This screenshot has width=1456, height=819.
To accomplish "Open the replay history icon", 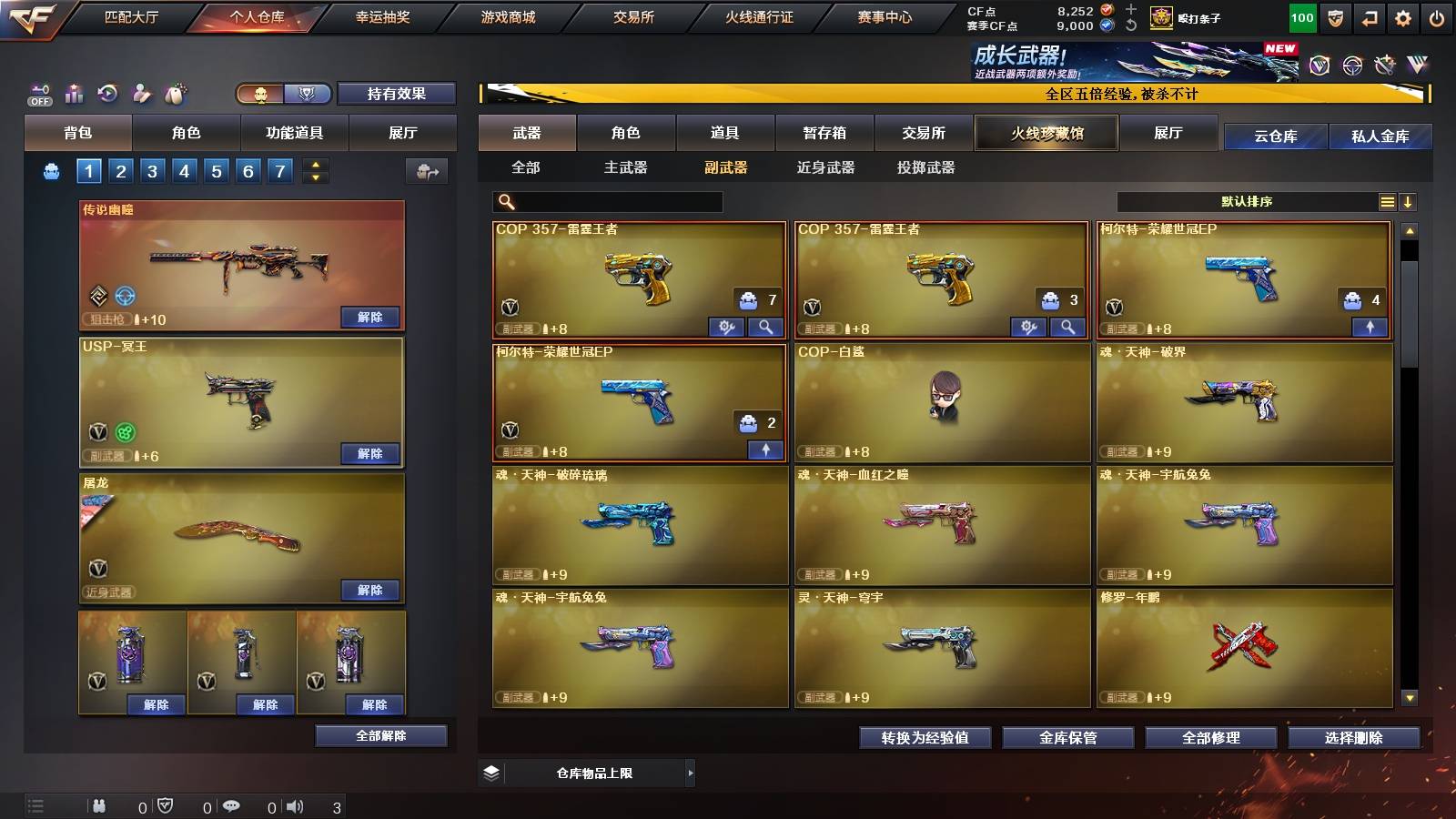I will [x=108, y=94].
